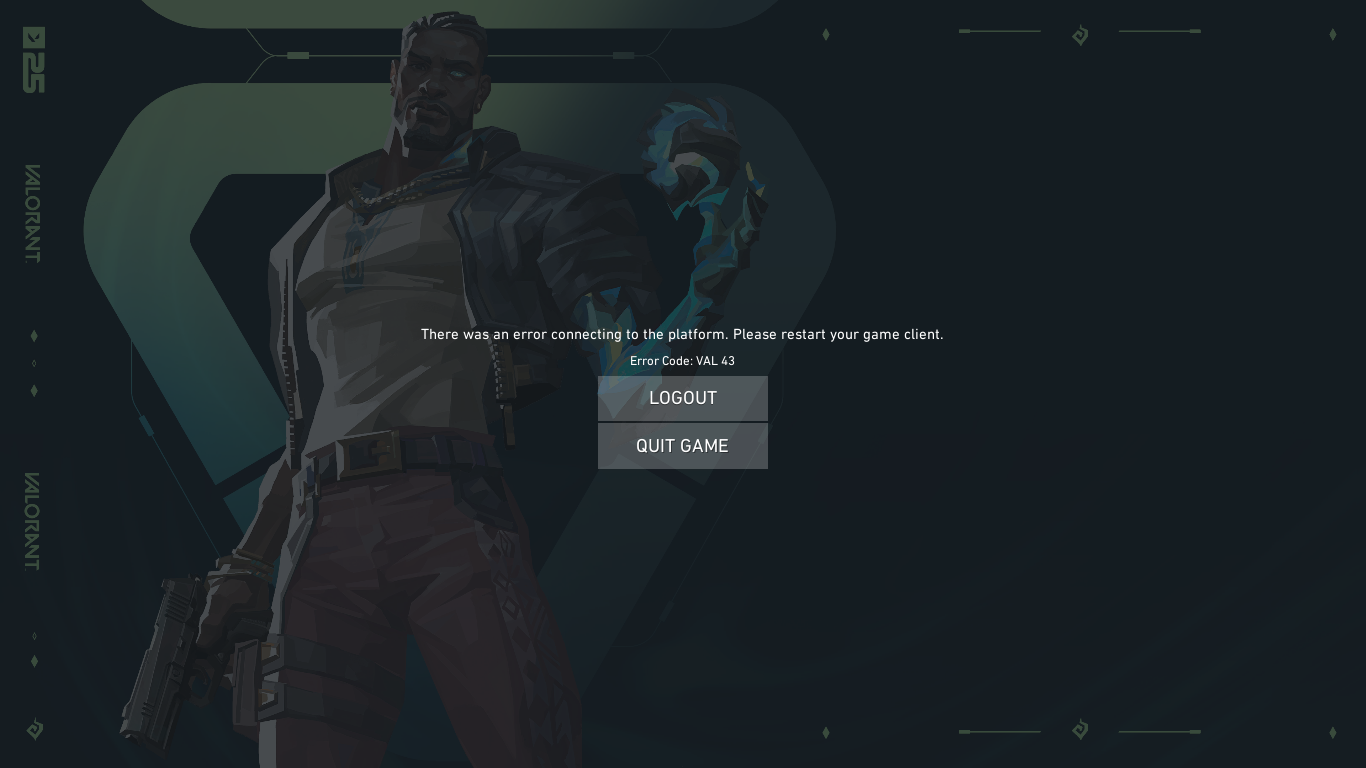Click the diamond ornament near top-right corner
The width and height of the screenshot is (1366, 768).
tap(1333, 34)
